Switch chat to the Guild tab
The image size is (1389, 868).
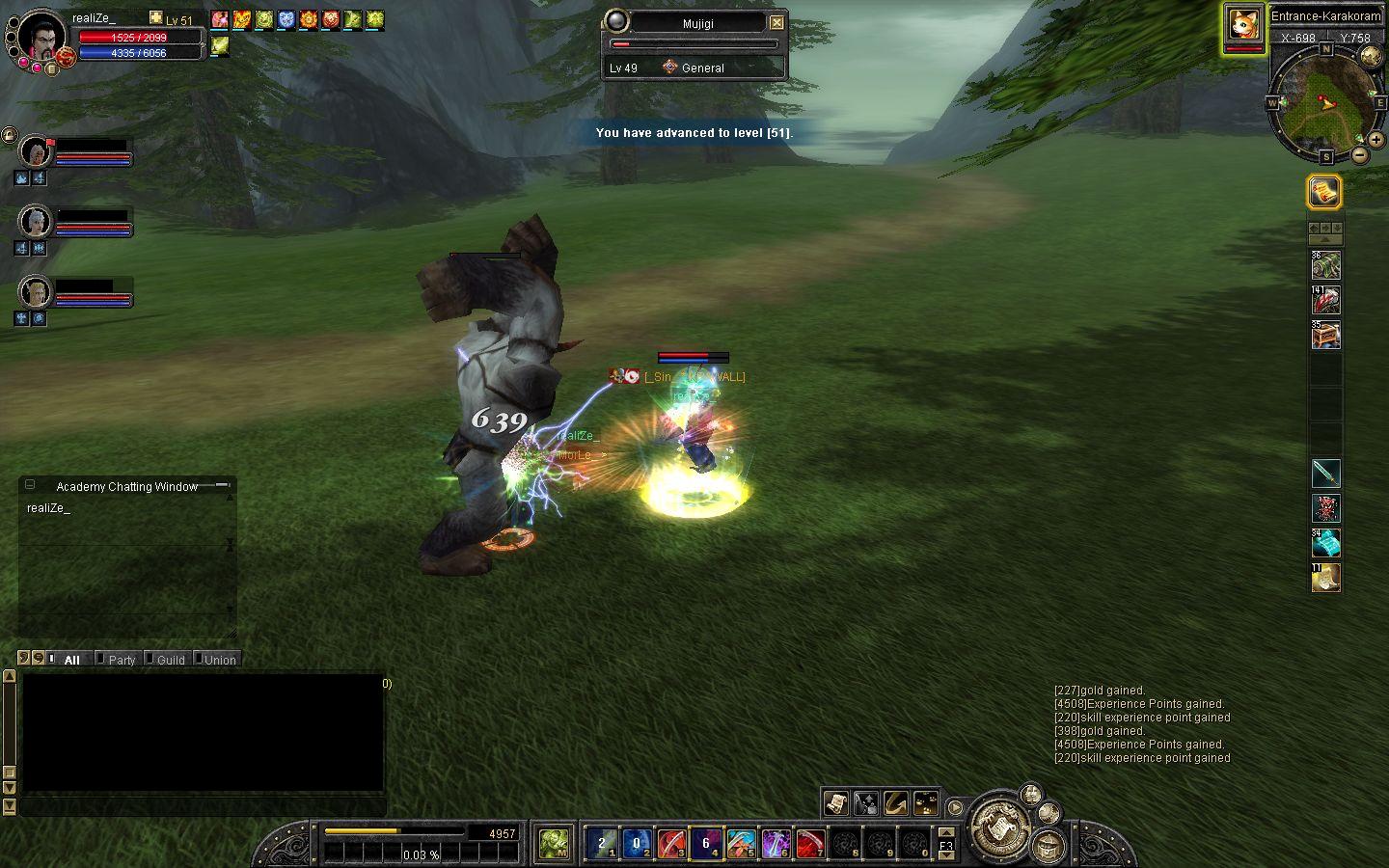tap(170, 660)
